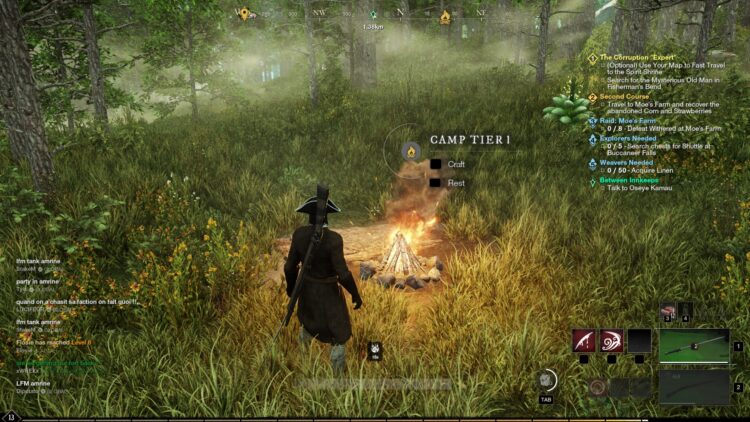Use the item in quickslot 4

pyautogui.click(x=685, y=312)
